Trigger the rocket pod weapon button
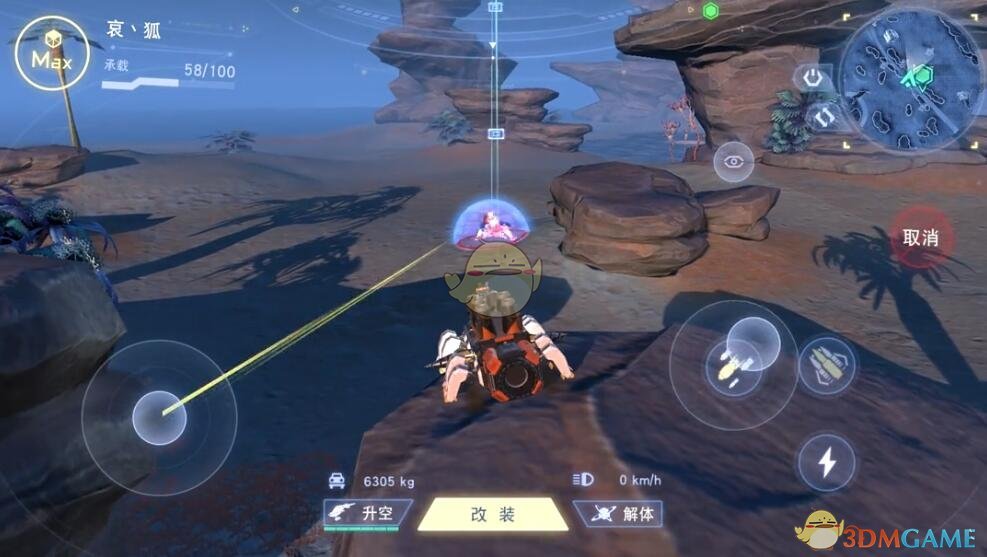Screen dimensions: 987x557 coord(828,365)
